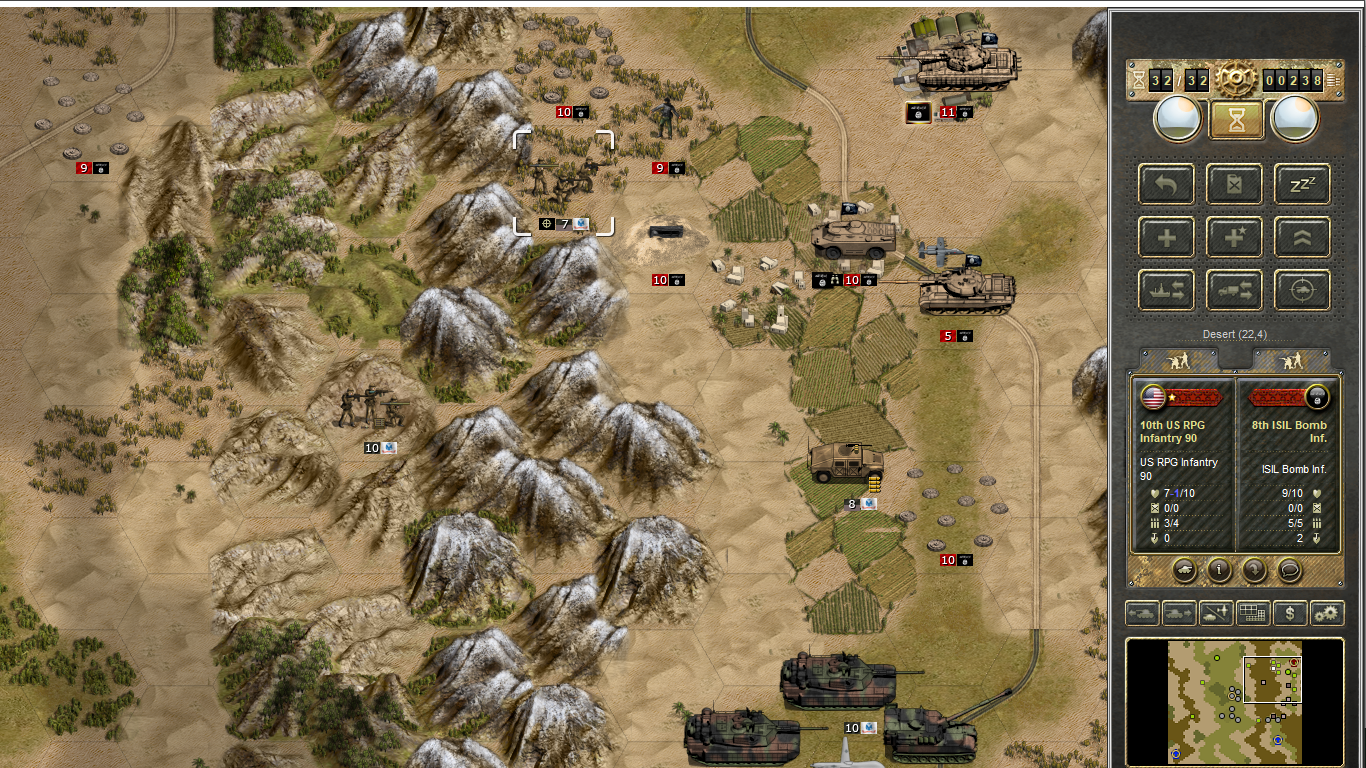This screenshot has height=768, width=1366.
Task: Select next unit with right-arrow tank button
Action: coord(1179,613)
